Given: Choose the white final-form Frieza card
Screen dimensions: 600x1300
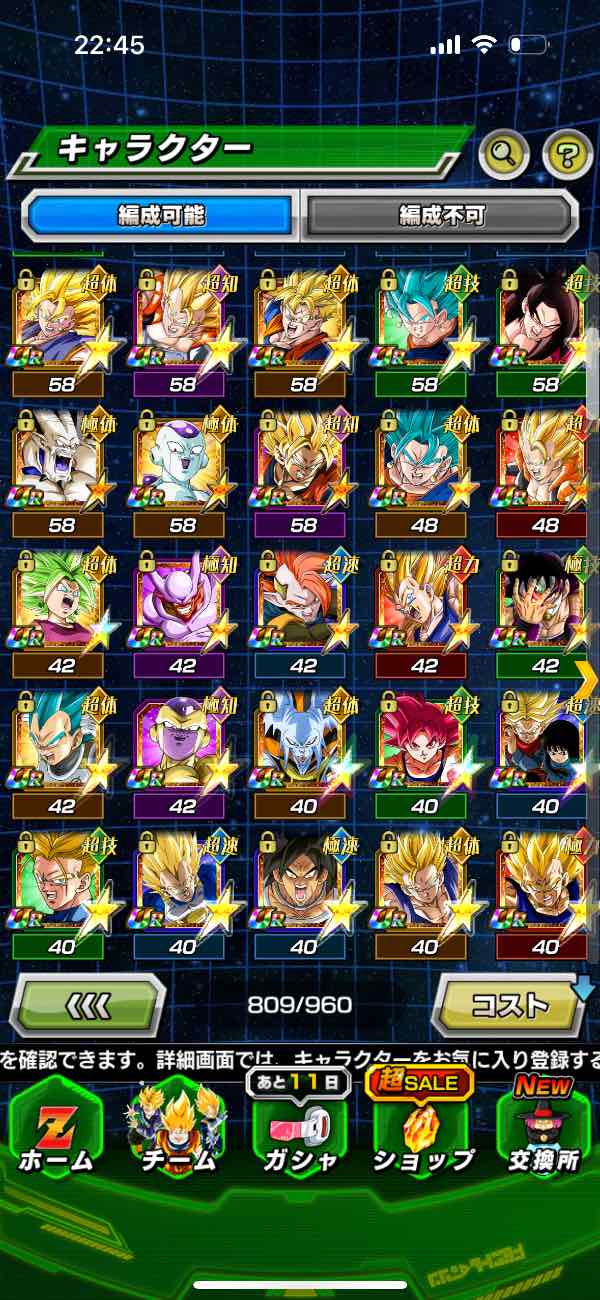Looking at the screenshot, I should (181, 463).
